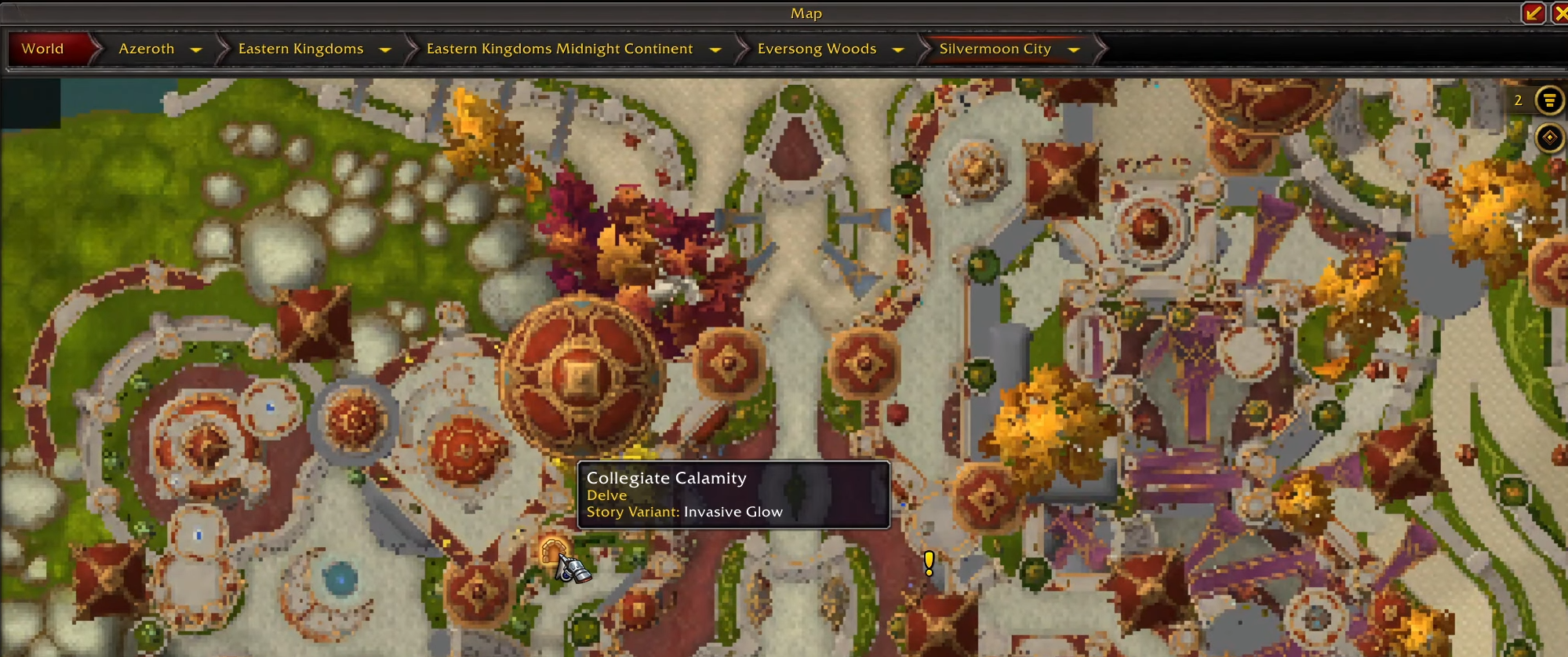Expand the Azeroth dropdown arrow

(x=196, y=49)
